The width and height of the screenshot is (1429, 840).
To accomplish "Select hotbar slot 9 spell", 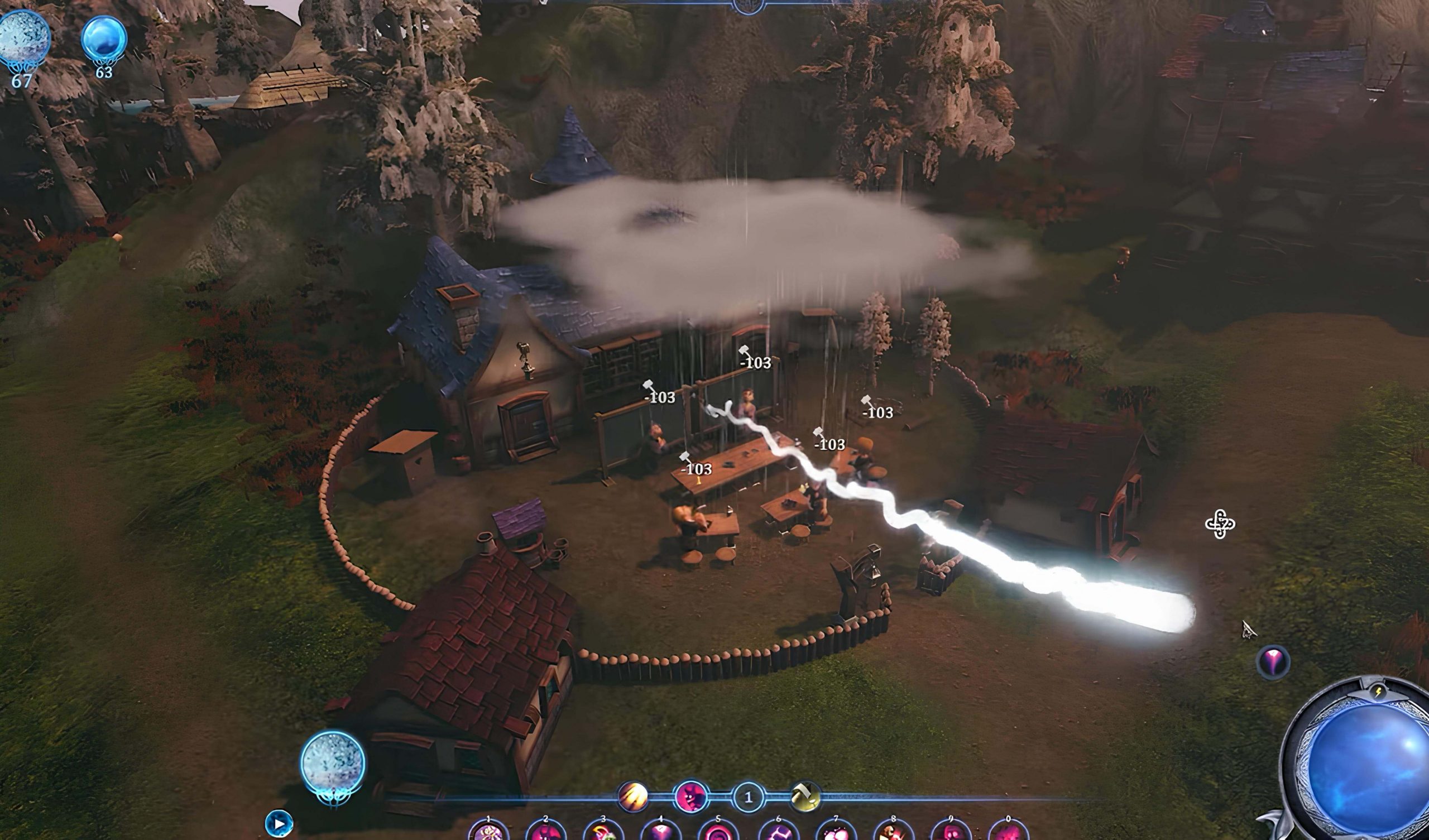I will pyautogui.click(x=951, y=832).
